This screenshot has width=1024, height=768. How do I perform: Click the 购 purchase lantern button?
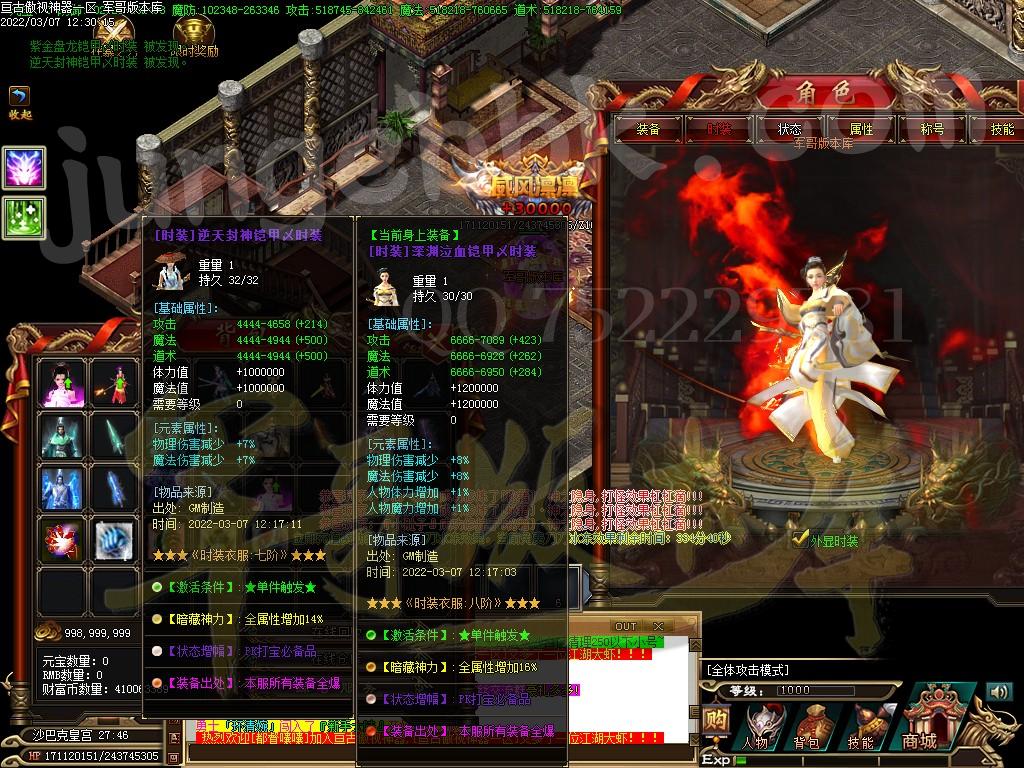[x=715, y=722]
